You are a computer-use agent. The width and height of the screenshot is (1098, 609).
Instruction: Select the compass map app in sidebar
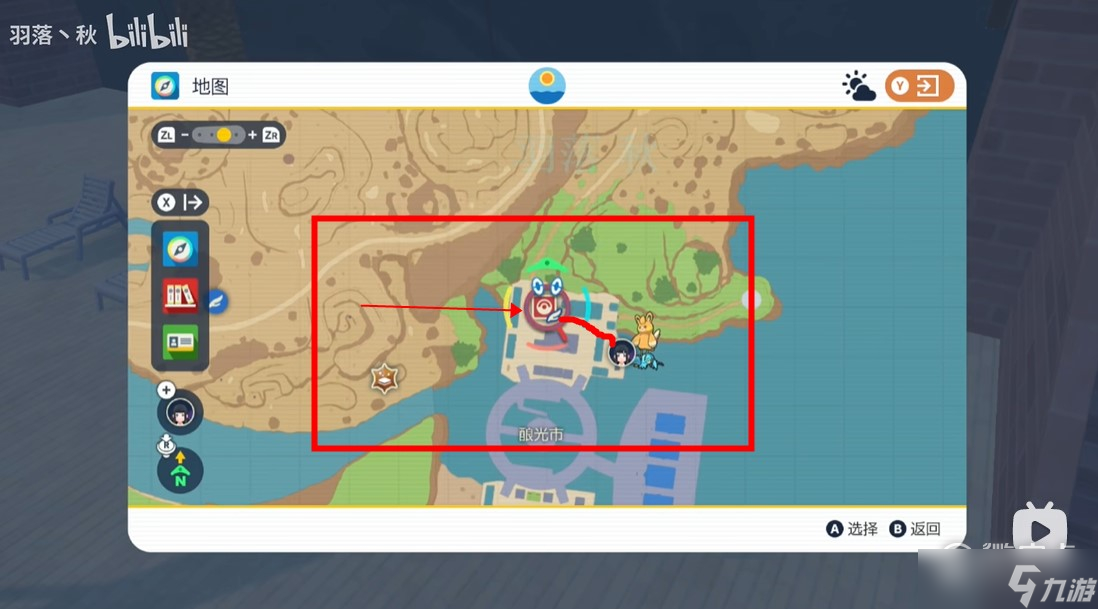point(180,249)
